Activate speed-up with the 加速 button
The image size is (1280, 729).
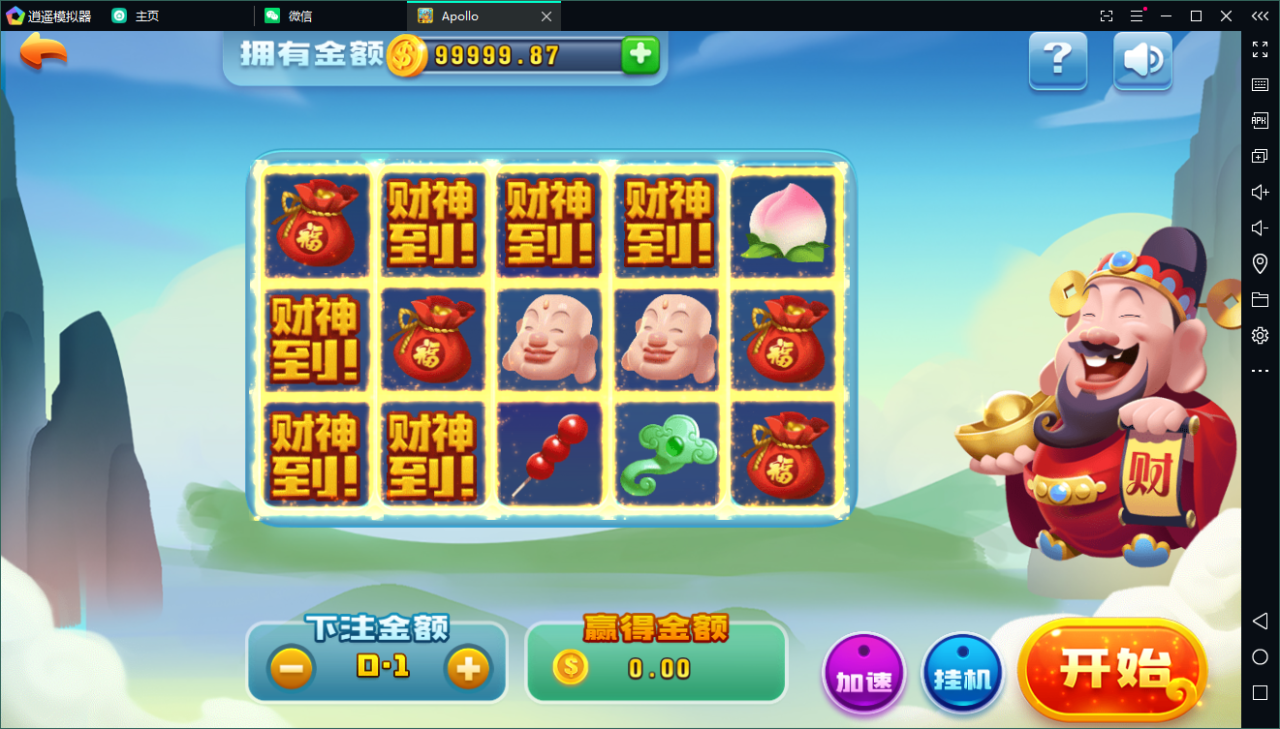(x=862, y=674)
